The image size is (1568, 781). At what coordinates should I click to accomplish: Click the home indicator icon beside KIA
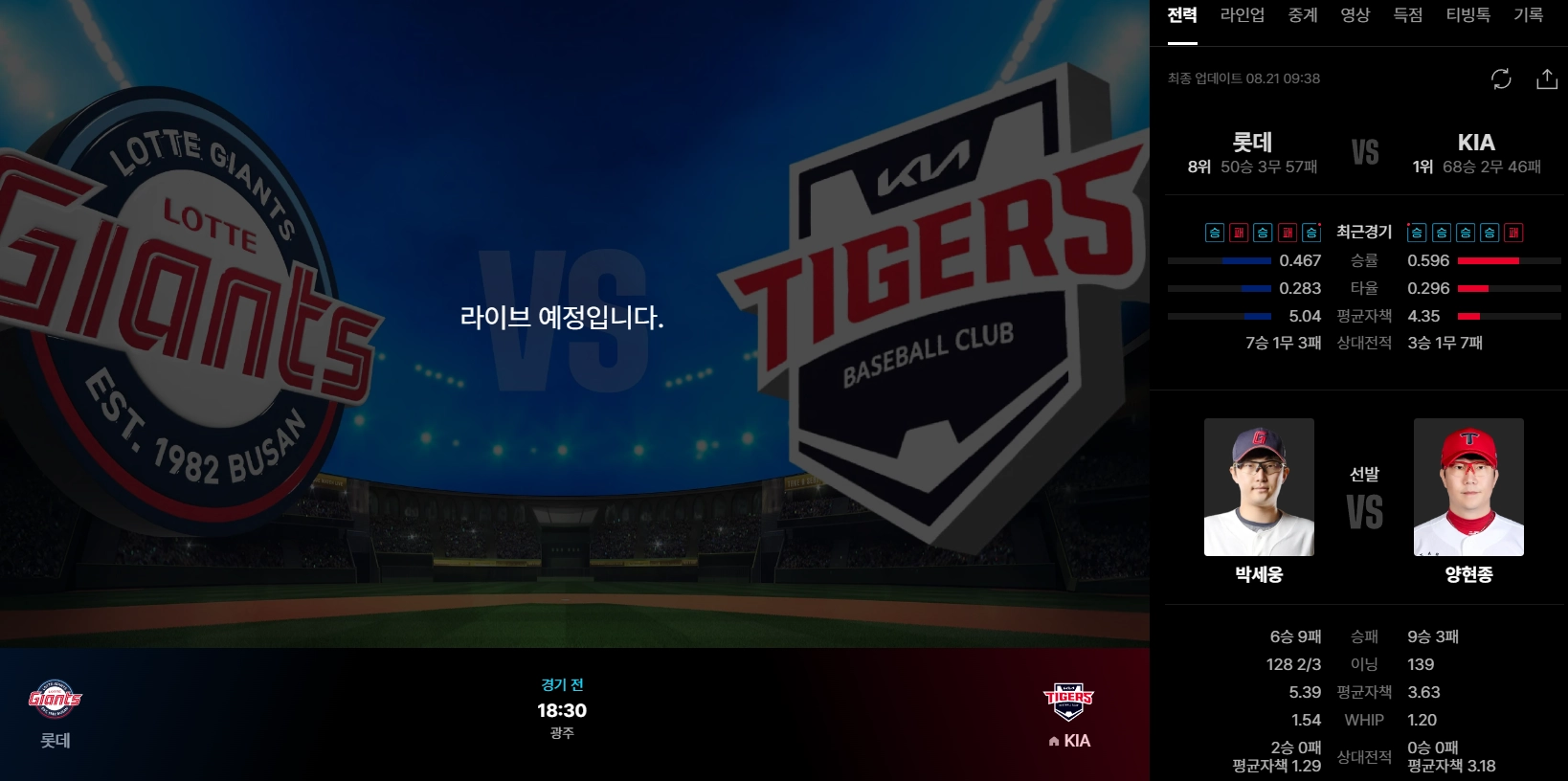pos(1052,741)
